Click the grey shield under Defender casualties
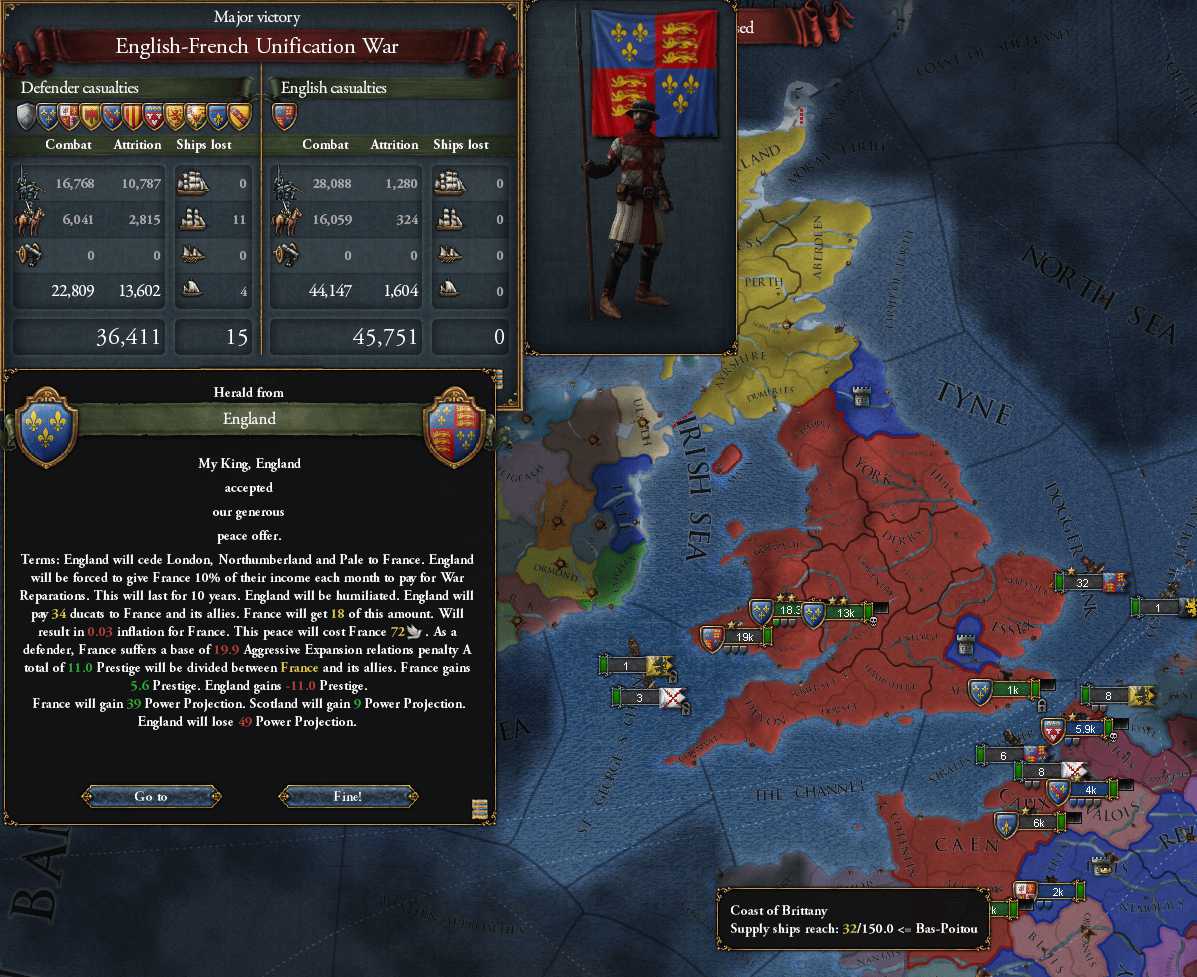1197x977 pixels. coord(27,117)
